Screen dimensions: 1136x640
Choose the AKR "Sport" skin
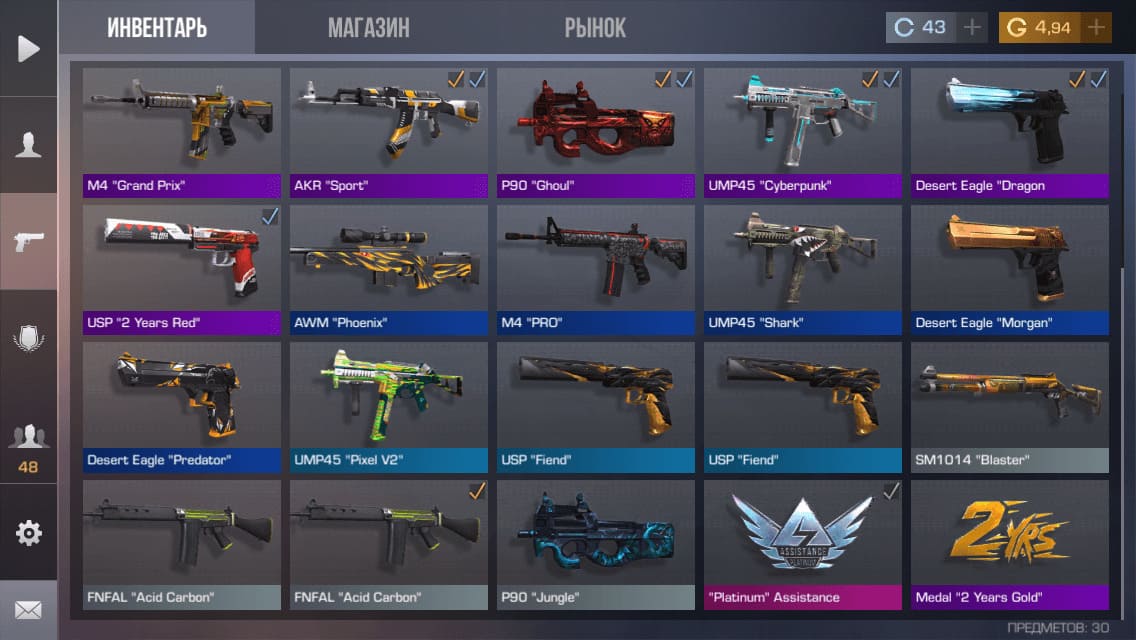coord(389,131)
